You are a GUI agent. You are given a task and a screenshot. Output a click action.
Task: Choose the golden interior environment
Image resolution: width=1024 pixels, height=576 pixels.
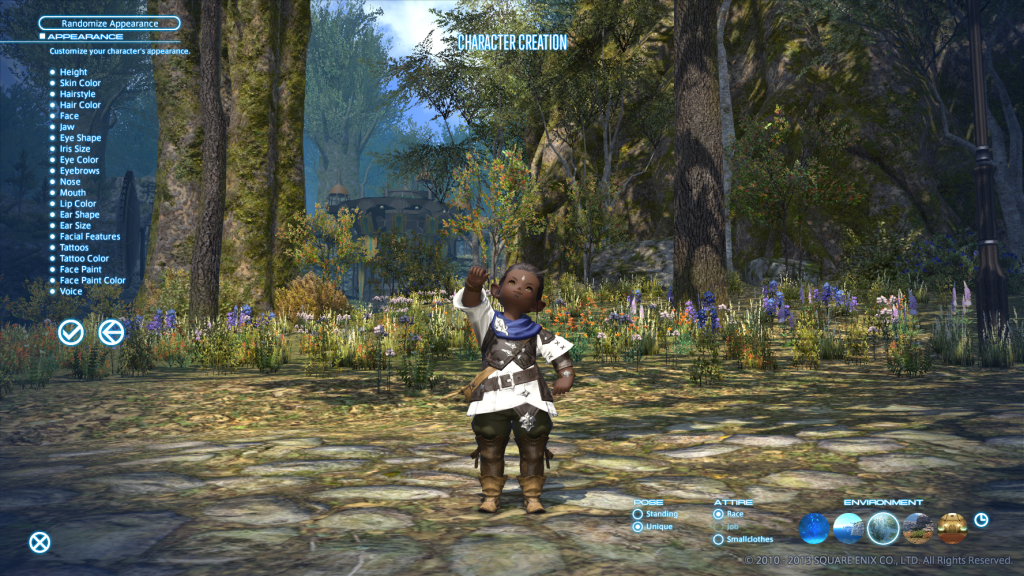(x=952, y=527)
